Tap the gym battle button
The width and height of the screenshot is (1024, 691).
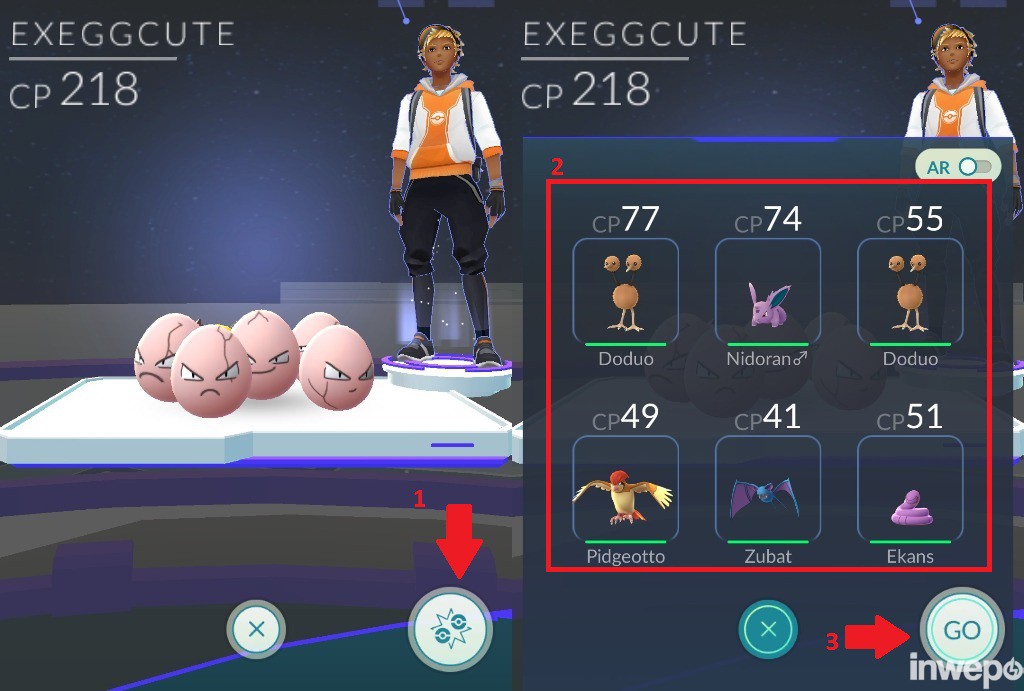pos(450,629)
